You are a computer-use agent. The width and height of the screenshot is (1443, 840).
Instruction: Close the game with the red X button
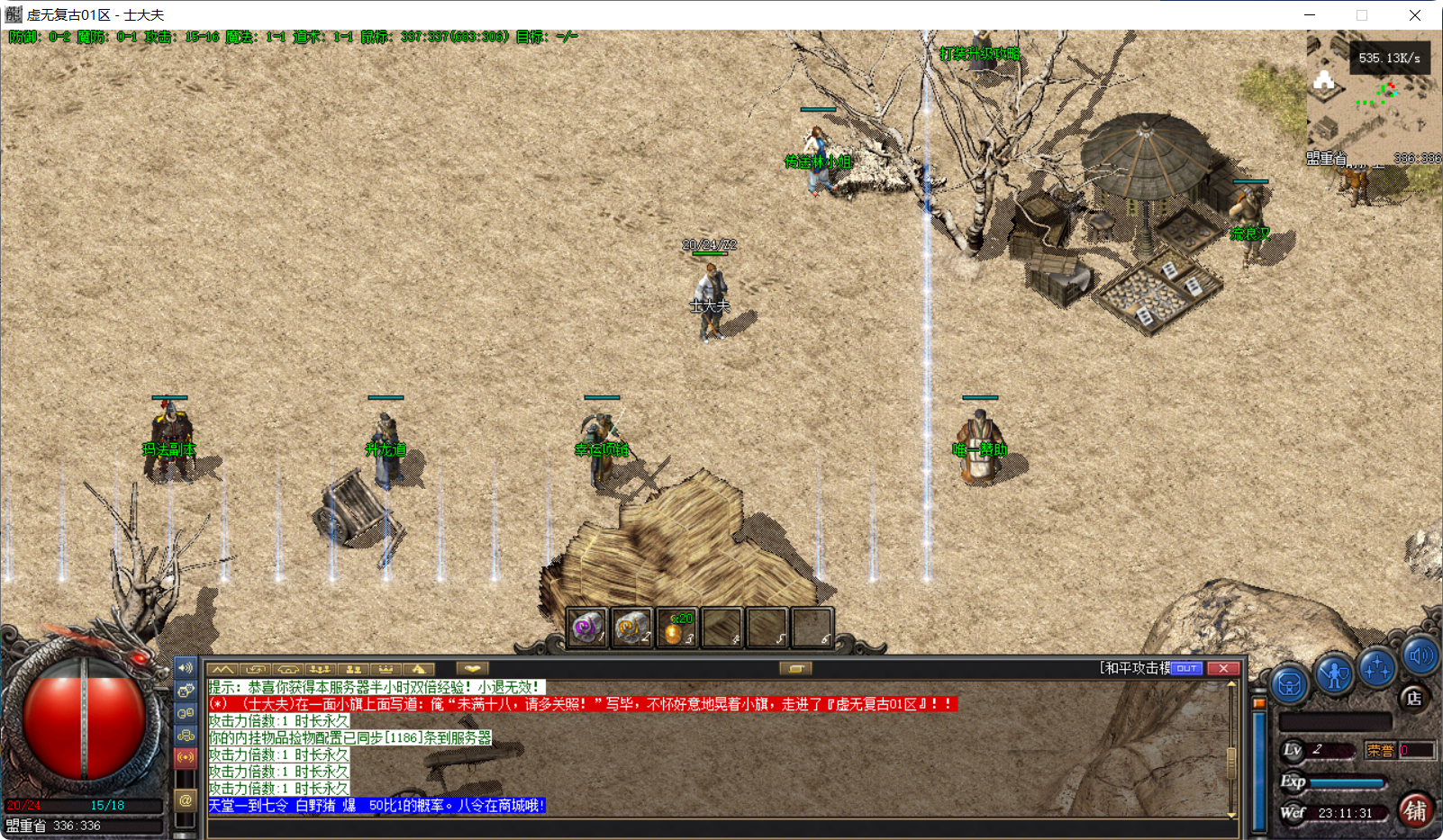[1223, 668]
